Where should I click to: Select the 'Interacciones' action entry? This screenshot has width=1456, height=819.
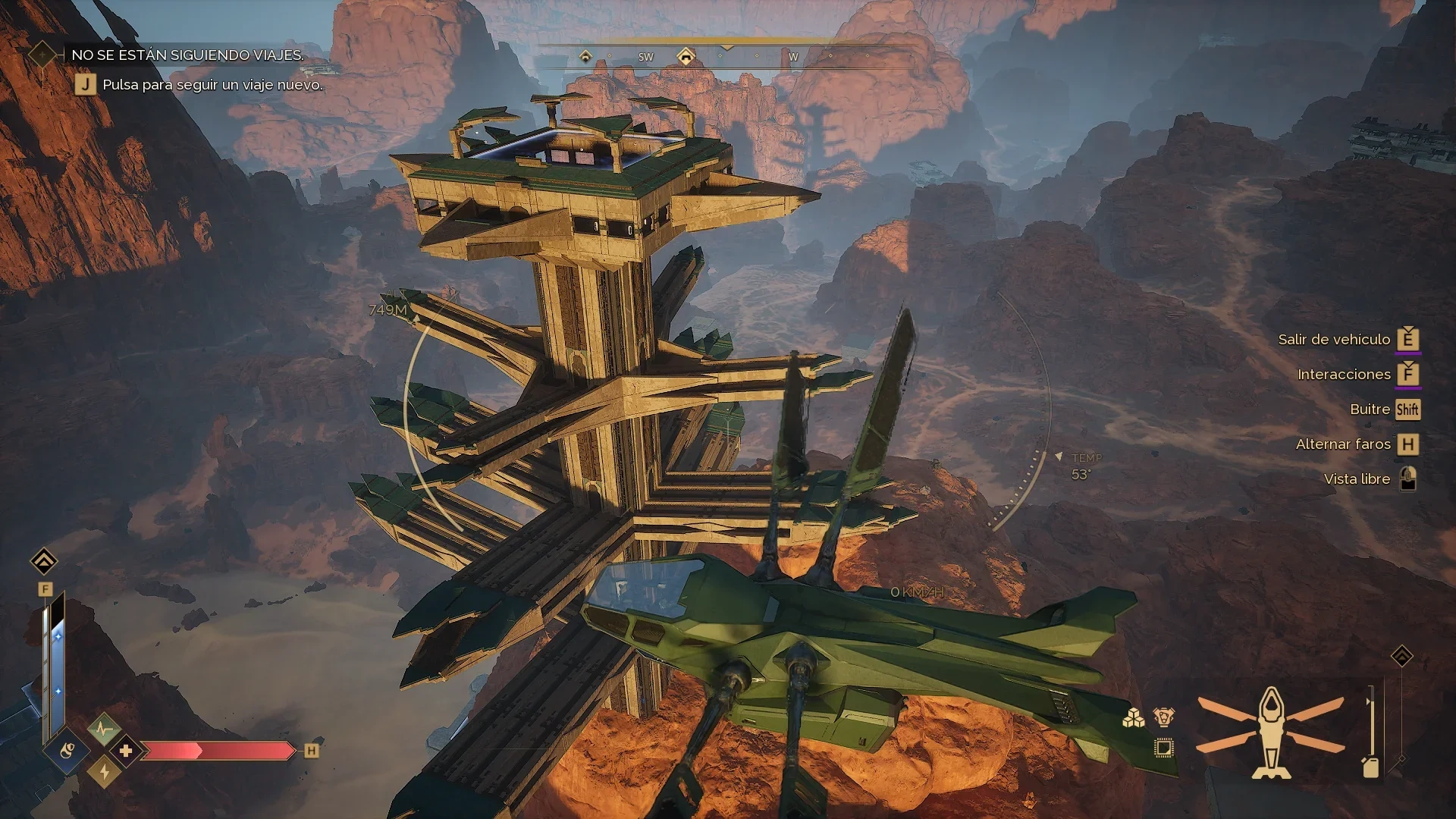(x=1344, y=375)
